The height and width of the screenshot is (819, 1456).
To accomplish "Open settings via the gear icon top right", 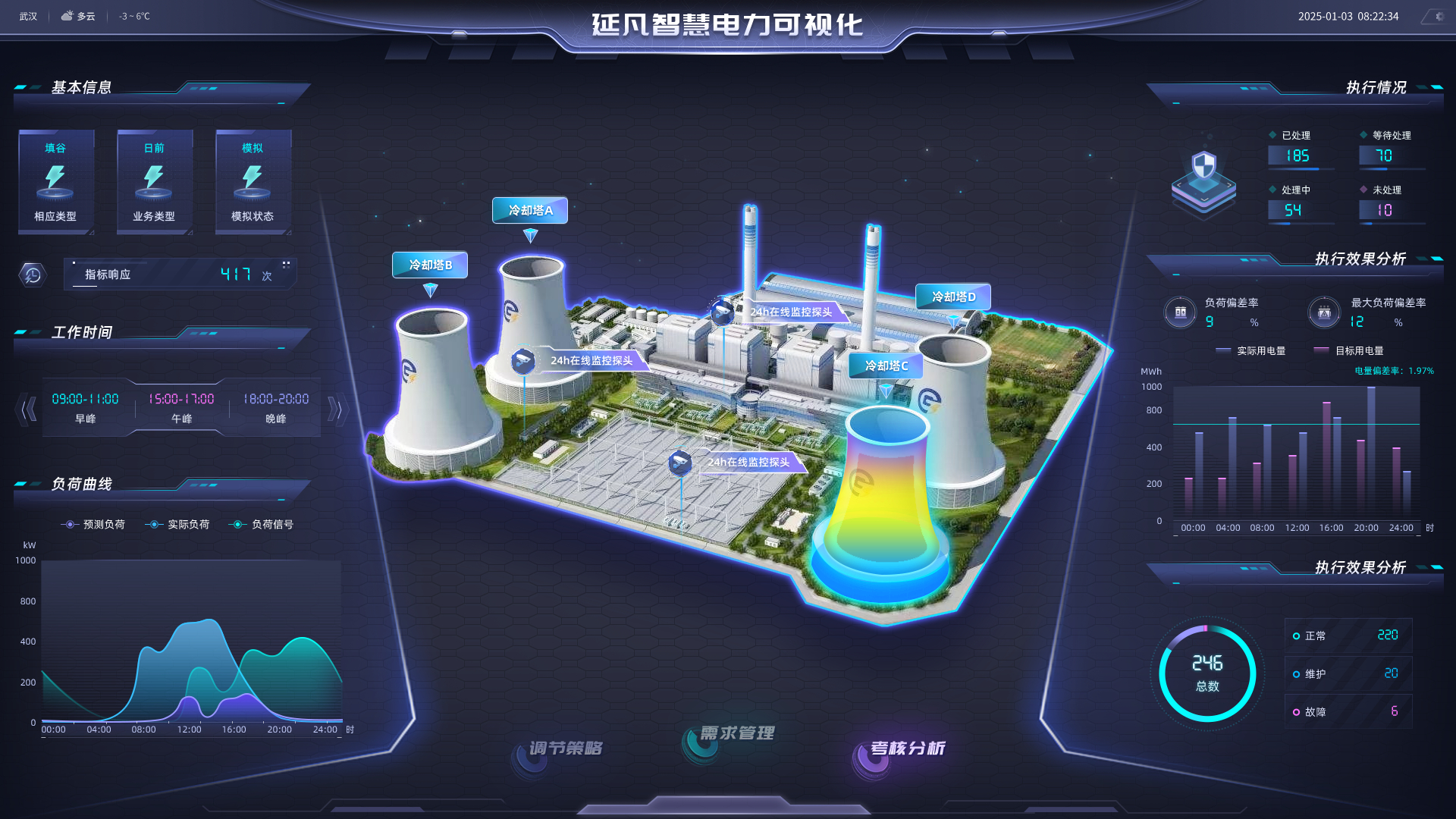I will [x=1439, y=16].
